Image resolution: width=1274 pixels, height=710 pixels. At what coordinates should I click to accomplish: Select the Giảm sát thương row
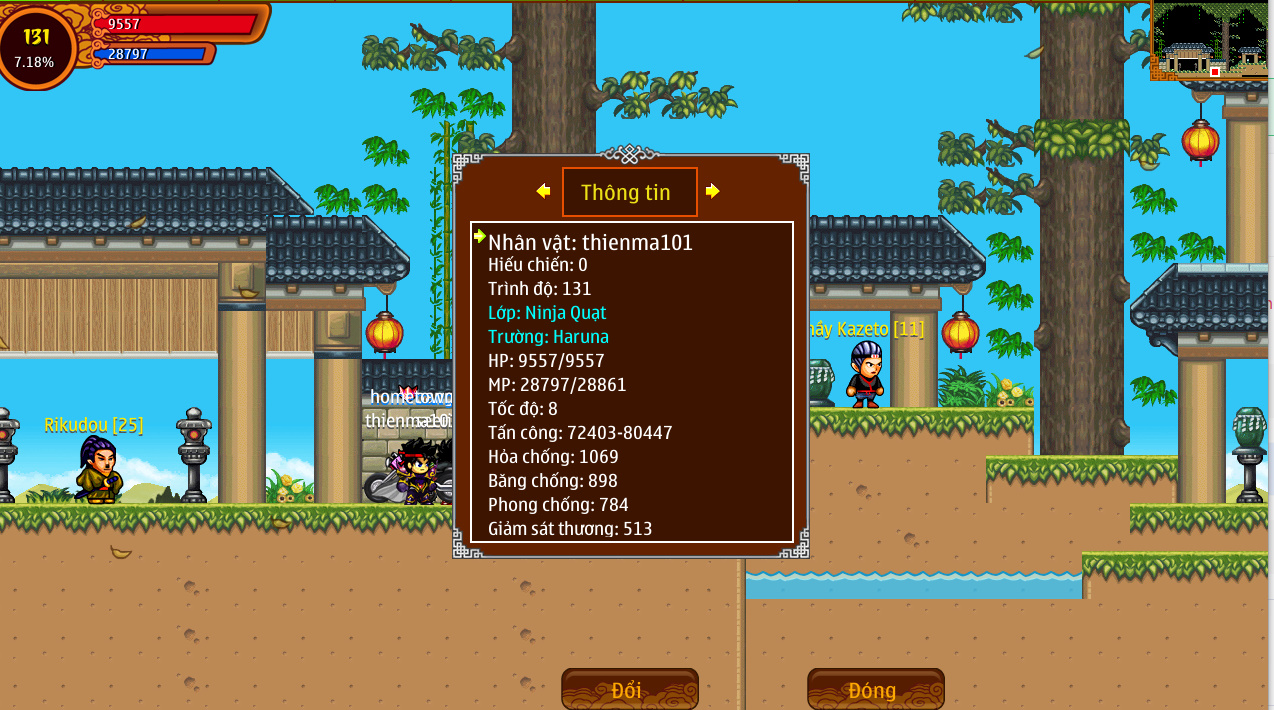pyautogui.click(x=570, y=529)
